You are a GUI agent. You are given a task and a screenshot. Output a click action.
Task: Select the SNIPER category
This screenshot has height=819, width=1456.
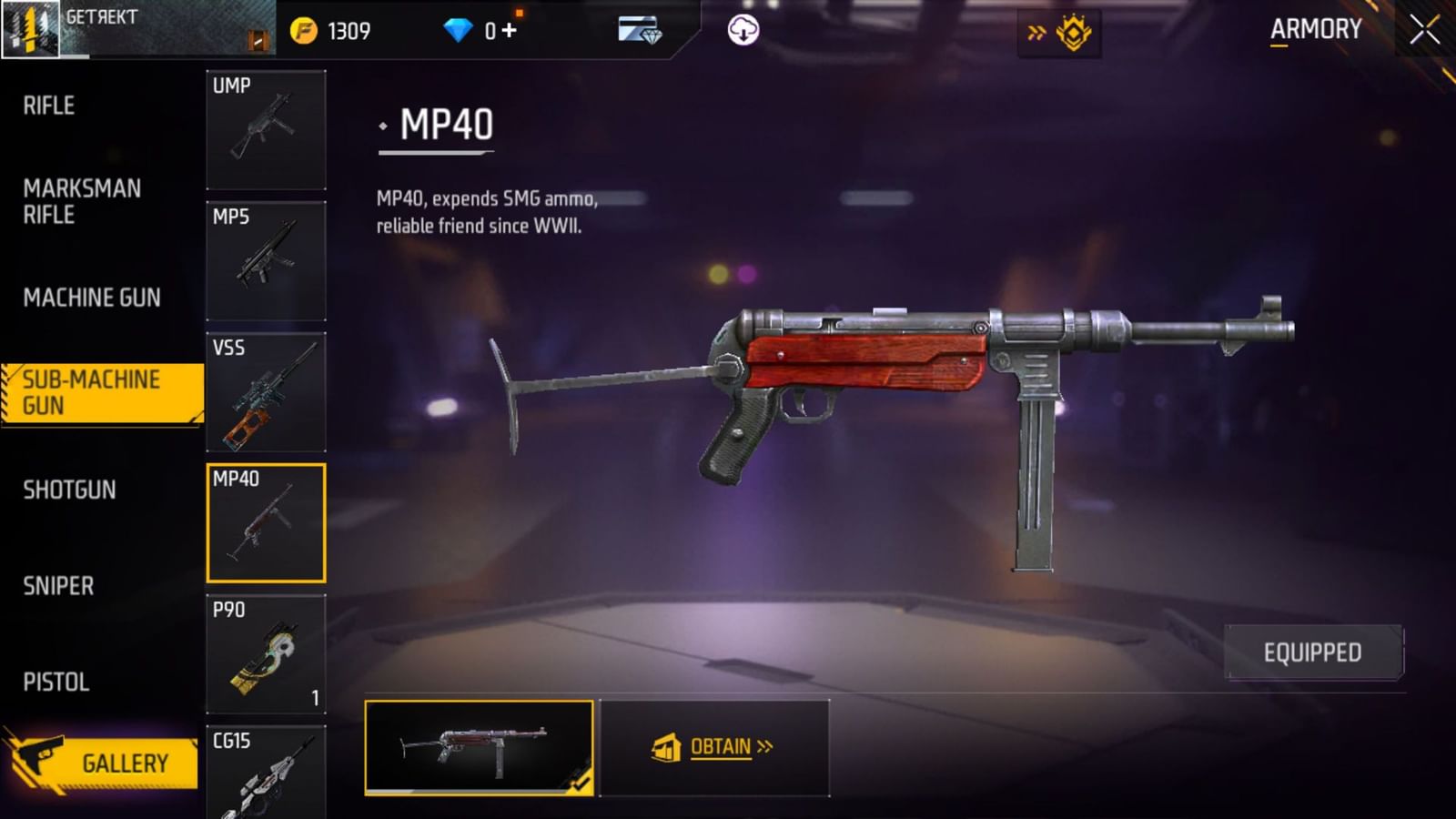click(58, 586)
